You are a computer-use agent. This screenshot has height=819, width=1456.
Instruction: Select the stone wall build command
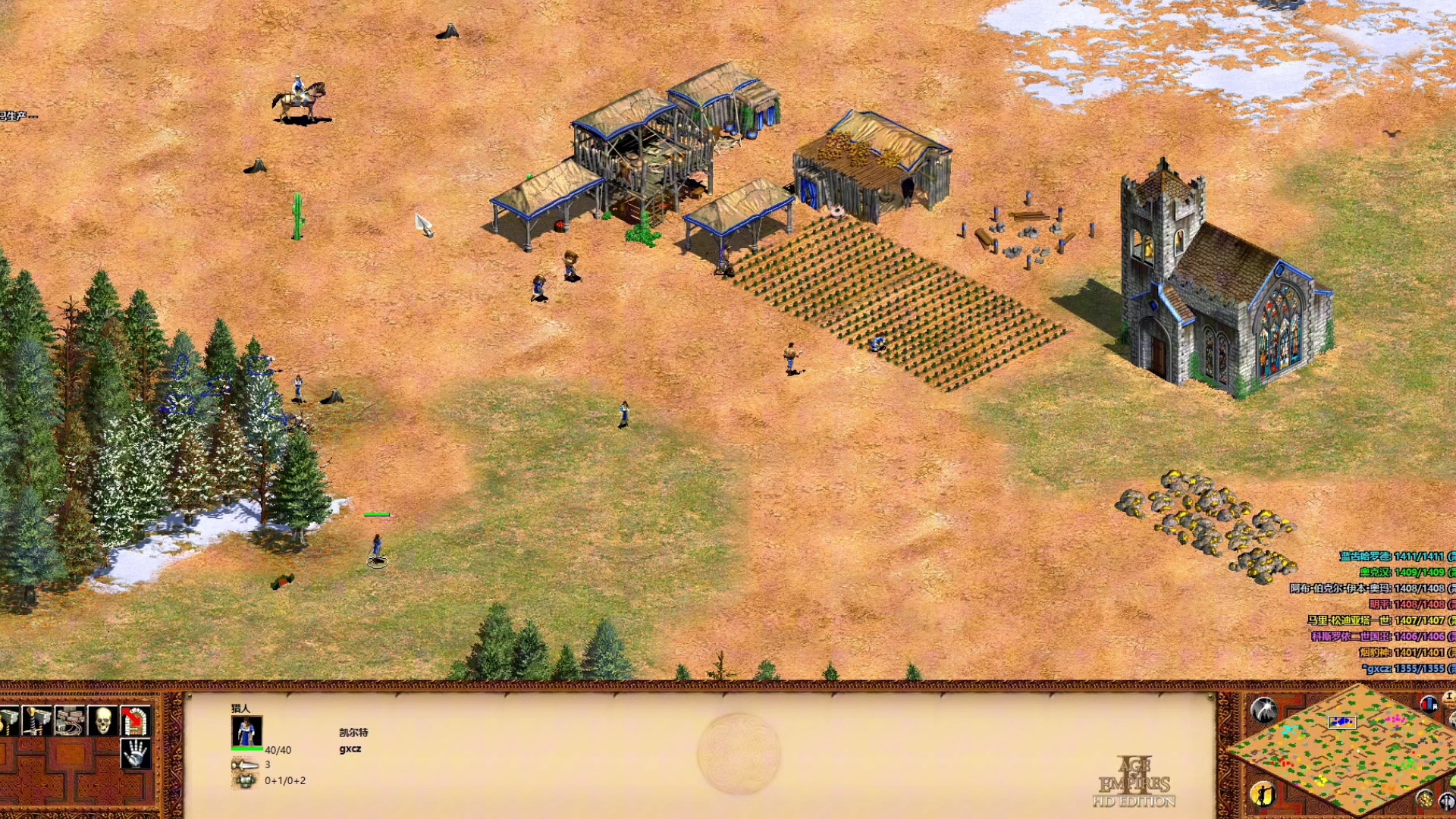click(69, 721)
